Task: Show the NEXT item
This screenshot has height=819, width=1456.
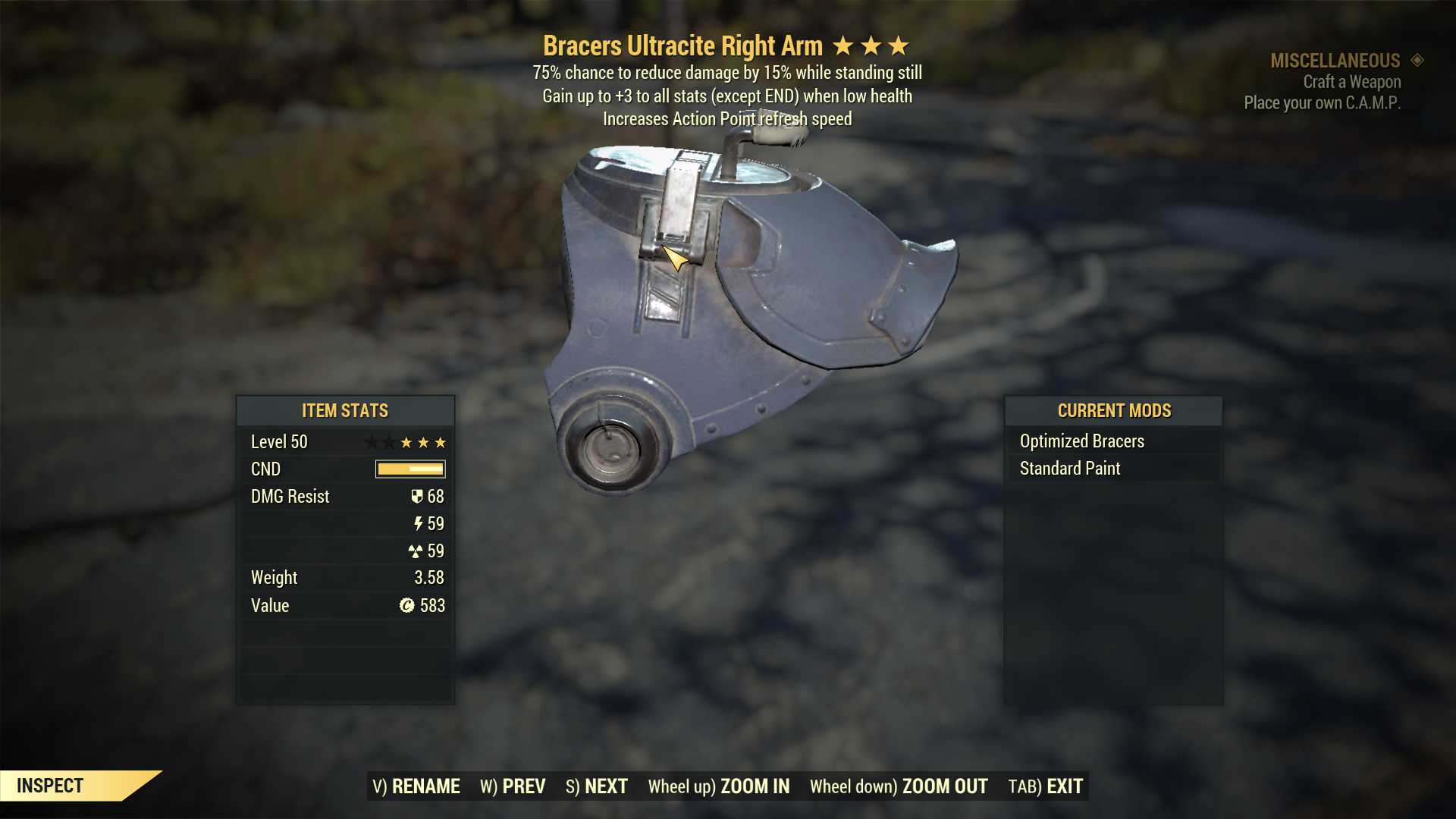Action: [x=597, y=786]
